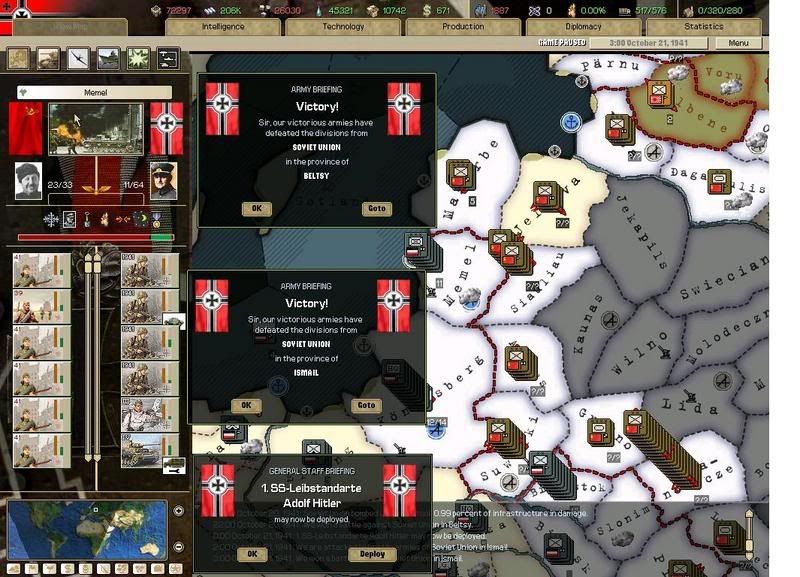Switch to the Intelligence tab
This screenshot has width=800, height=577.
tap(223, 27)
